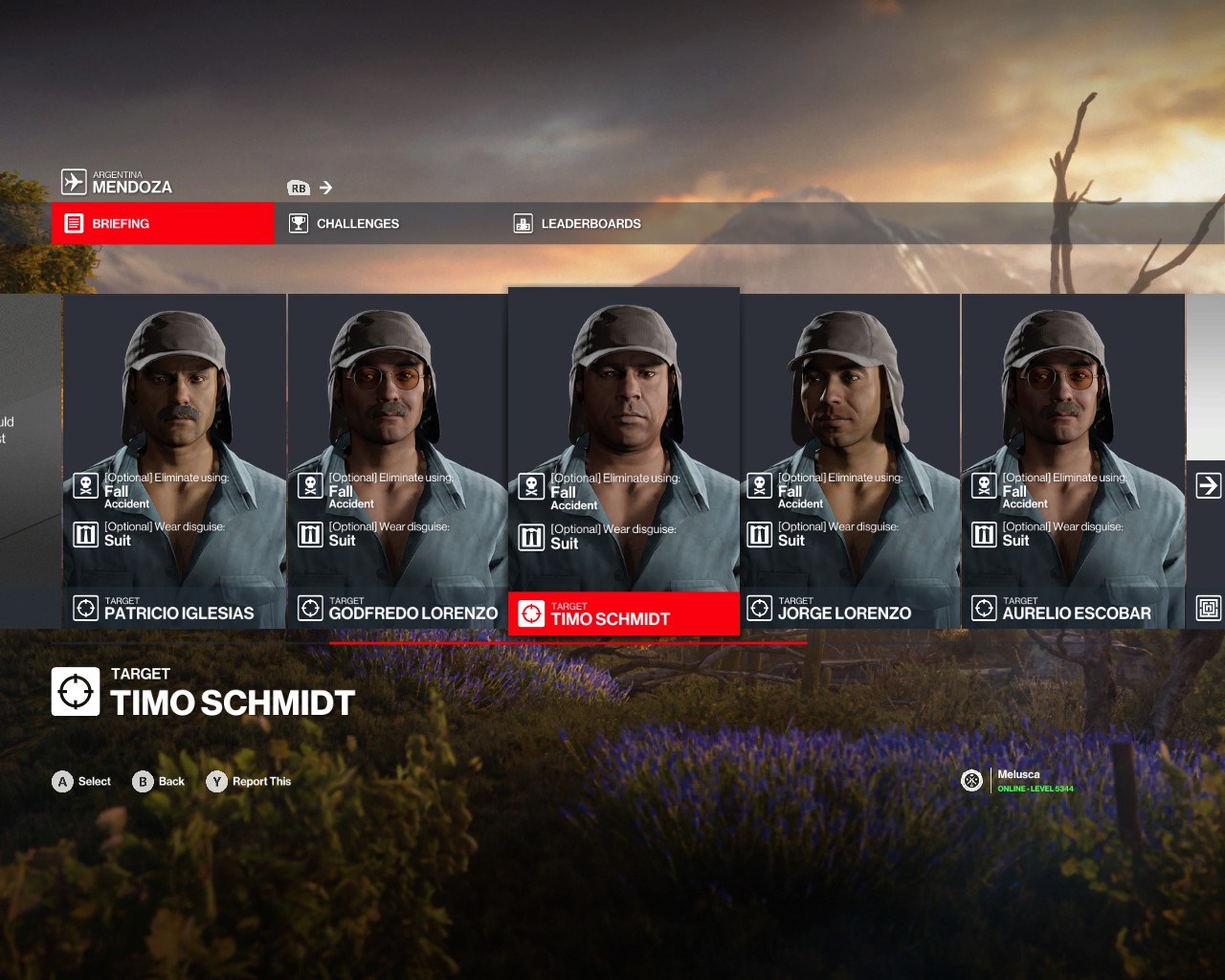
Task: Click the right arrow to see more cards
Action: point(1208,486)
